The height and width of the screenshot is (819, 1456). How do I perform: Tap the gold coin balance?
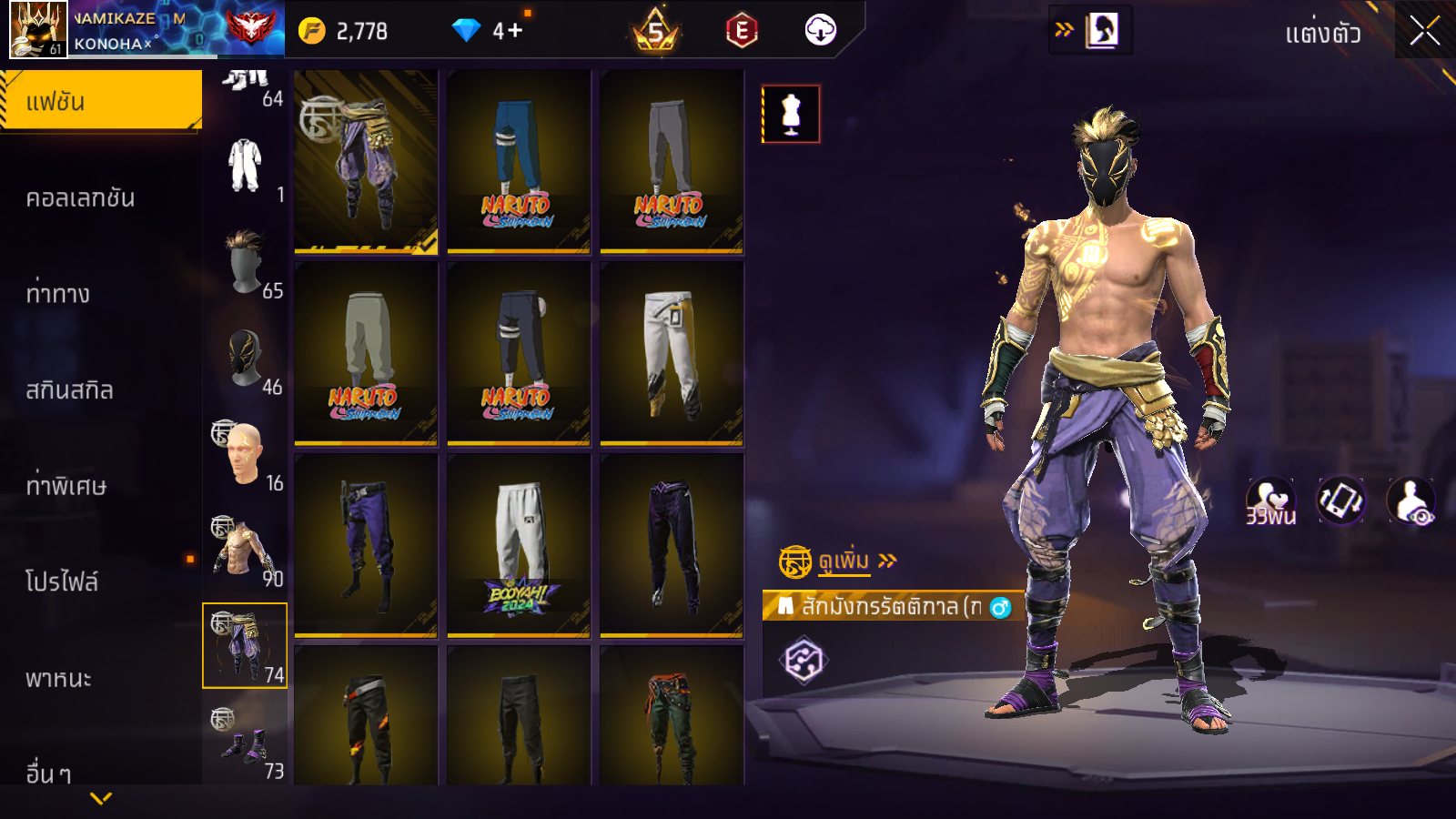345,31
